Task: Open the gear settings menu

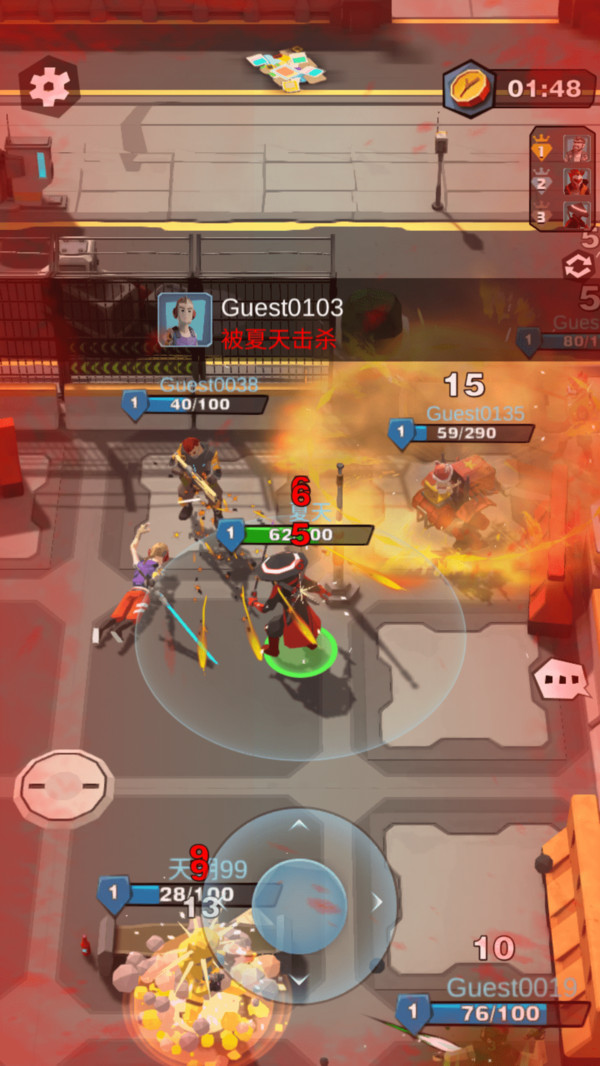Action: [x=48, y=87]
